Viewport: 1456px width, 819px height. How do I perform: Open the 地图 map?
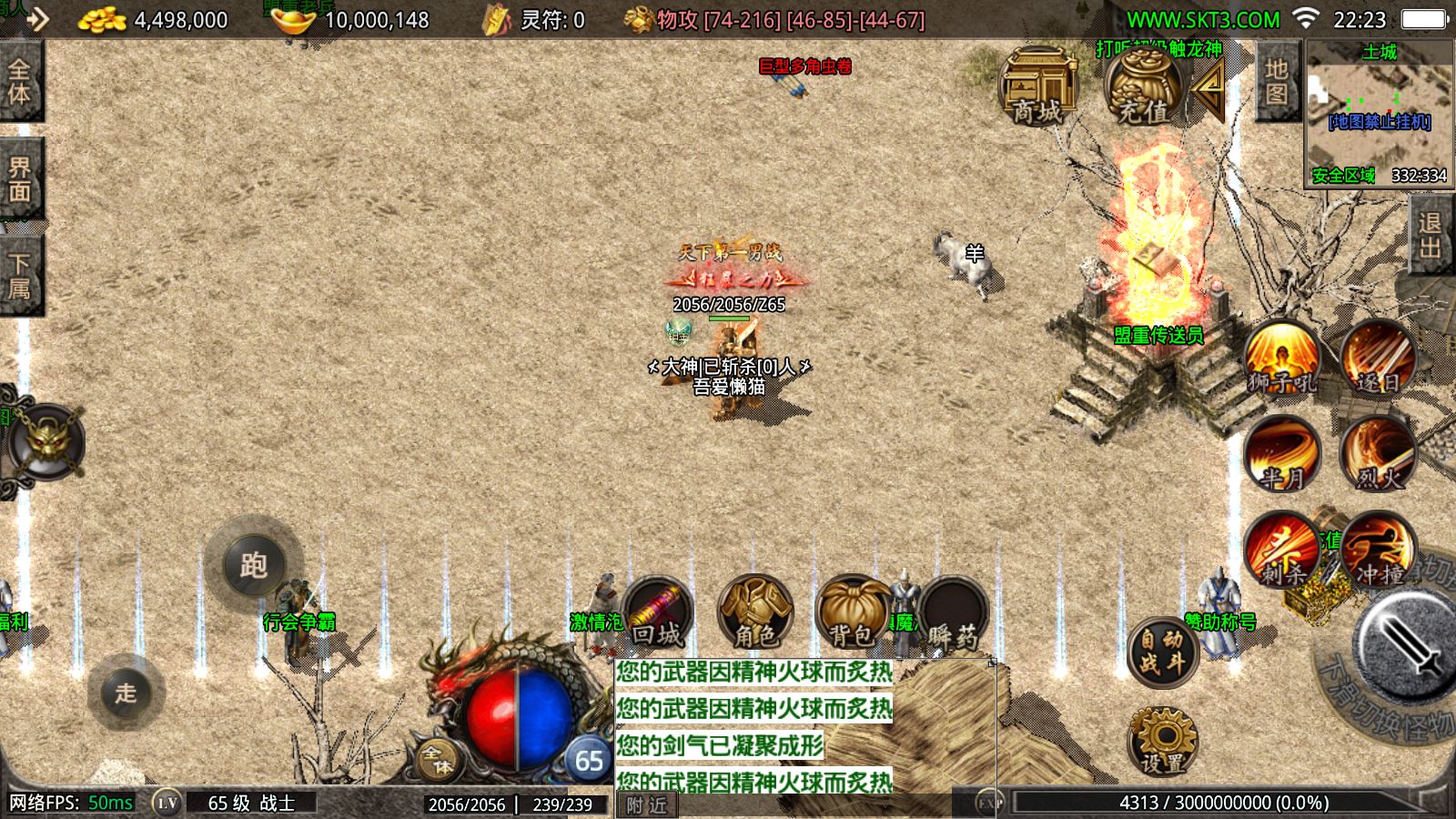tap(1277, 82)
